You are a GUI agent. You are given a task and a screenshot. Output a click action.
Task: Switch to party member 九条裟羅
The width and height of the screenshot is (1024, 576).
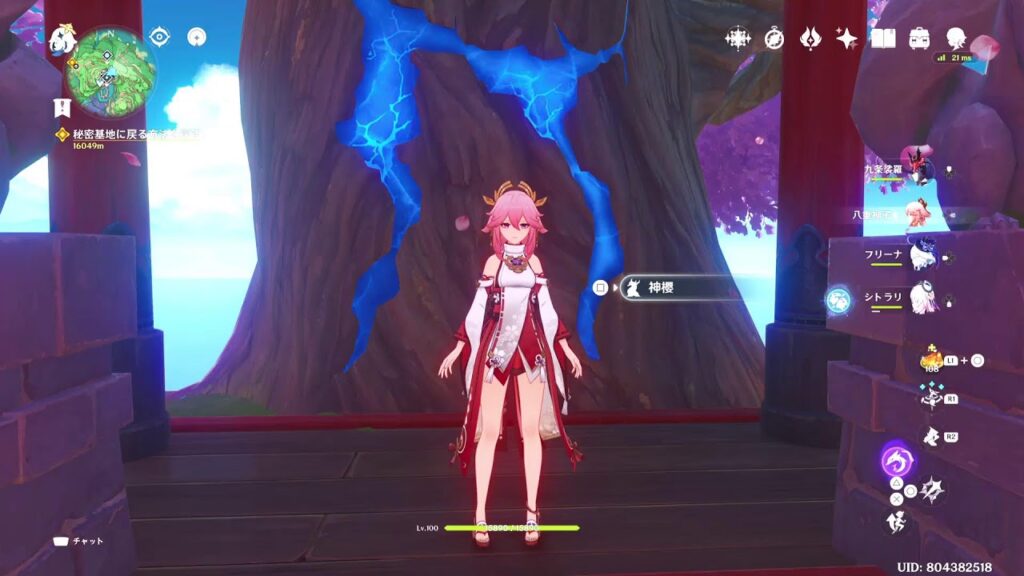[918, 170]
